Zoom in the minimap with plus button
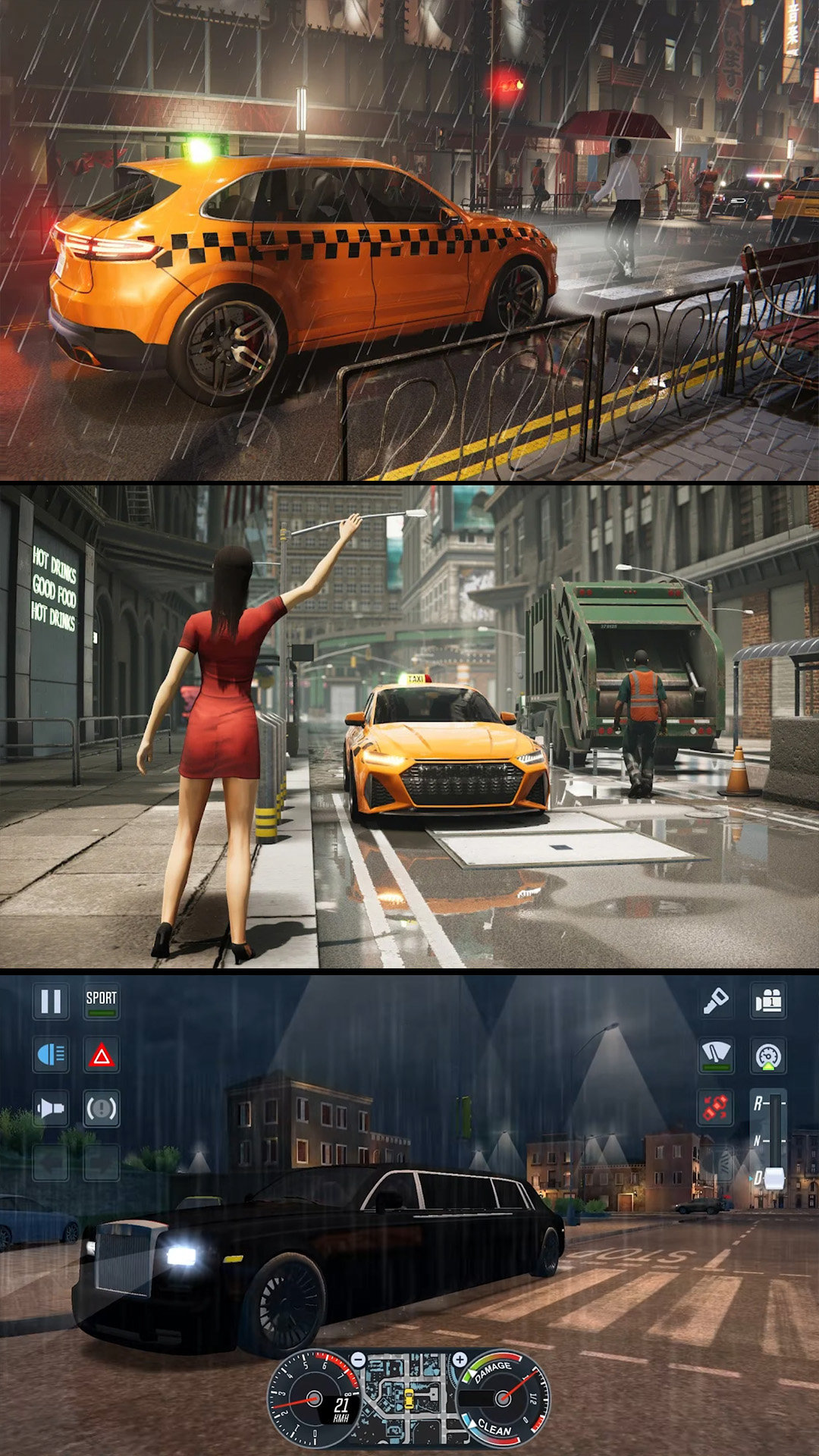The width and height of the screenshot is (819, 1456). (x=460, y=1360)
